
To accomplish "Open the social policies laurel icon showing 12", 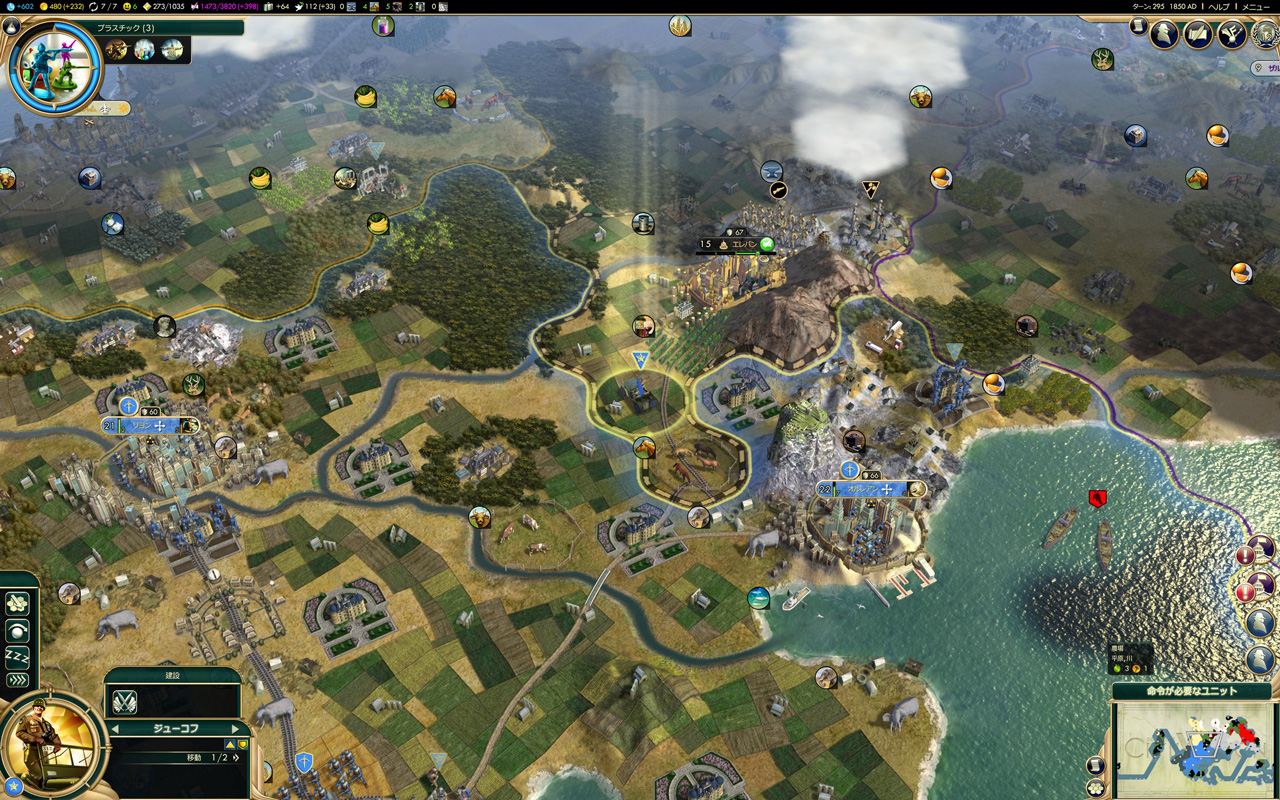I will click(1264, 35).
